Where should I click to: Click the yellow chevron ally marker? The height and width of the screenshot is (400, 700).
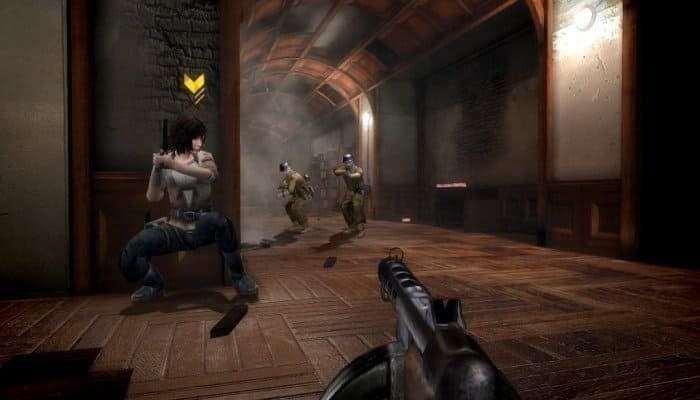coord(195,88)
